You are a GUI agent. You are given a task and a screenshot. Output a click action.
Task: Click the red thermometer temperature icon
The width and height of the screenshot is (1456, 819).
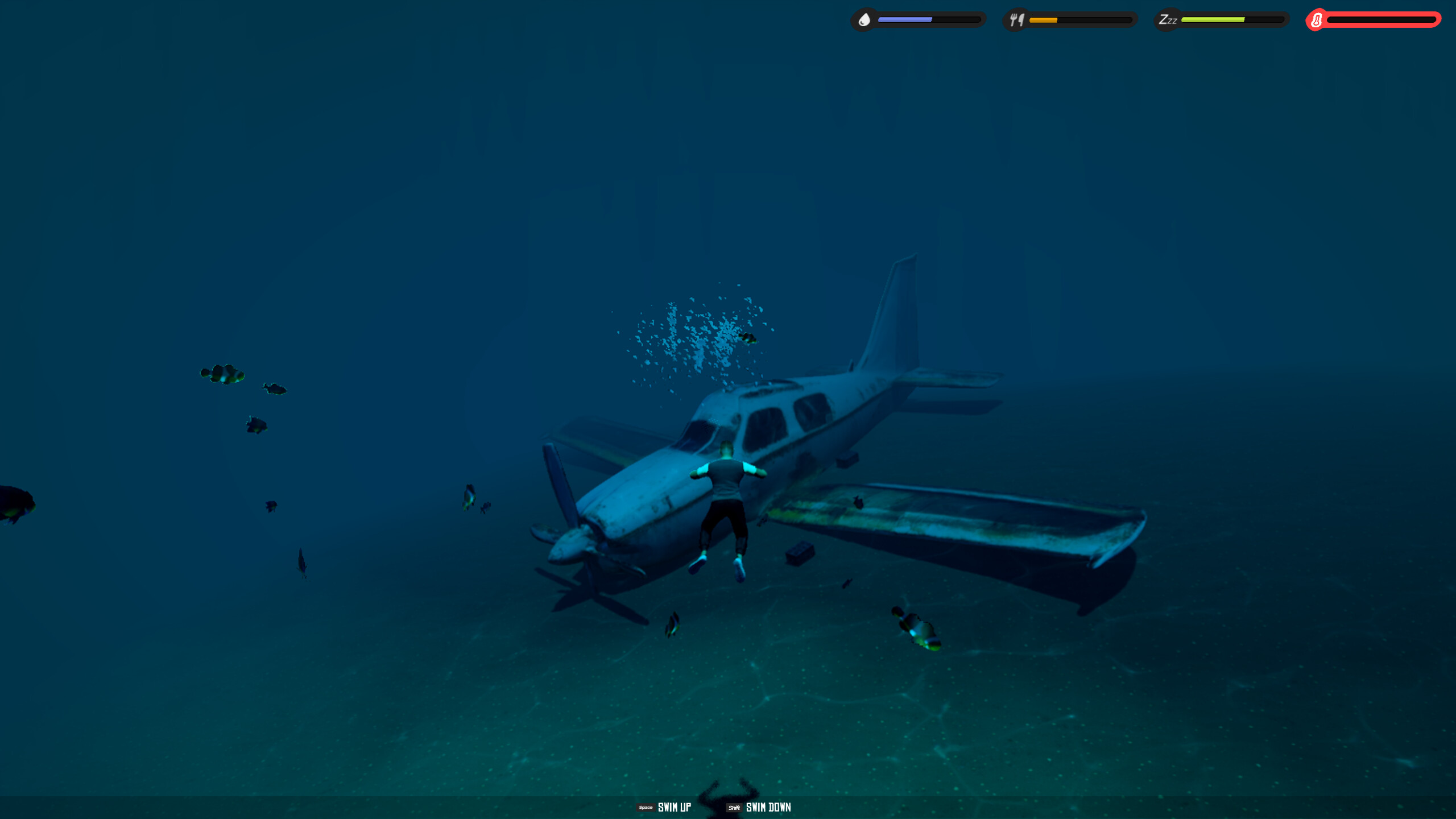[1317, 20]
